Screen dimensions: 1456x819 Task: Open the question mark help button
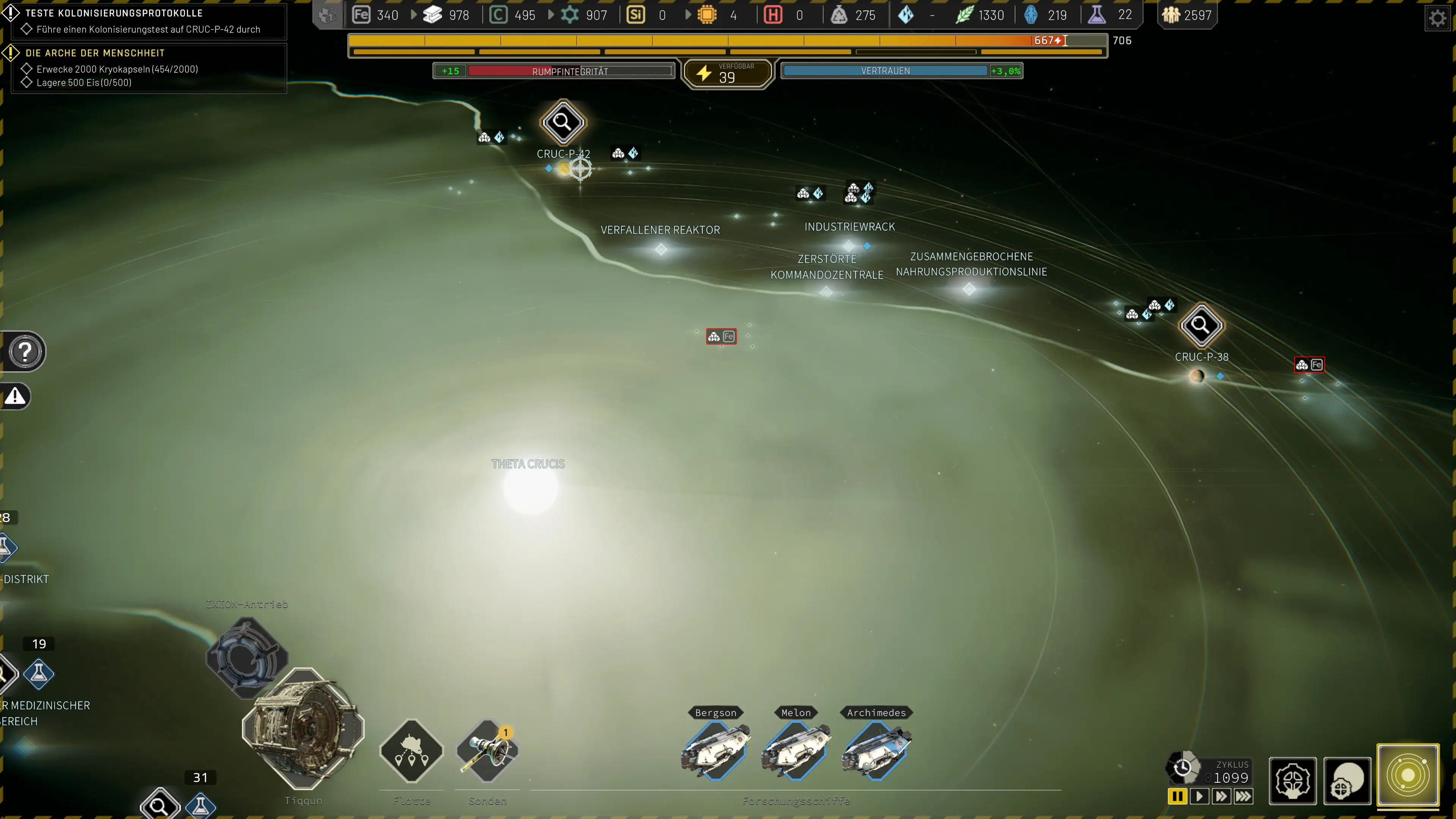click(25, 351)
